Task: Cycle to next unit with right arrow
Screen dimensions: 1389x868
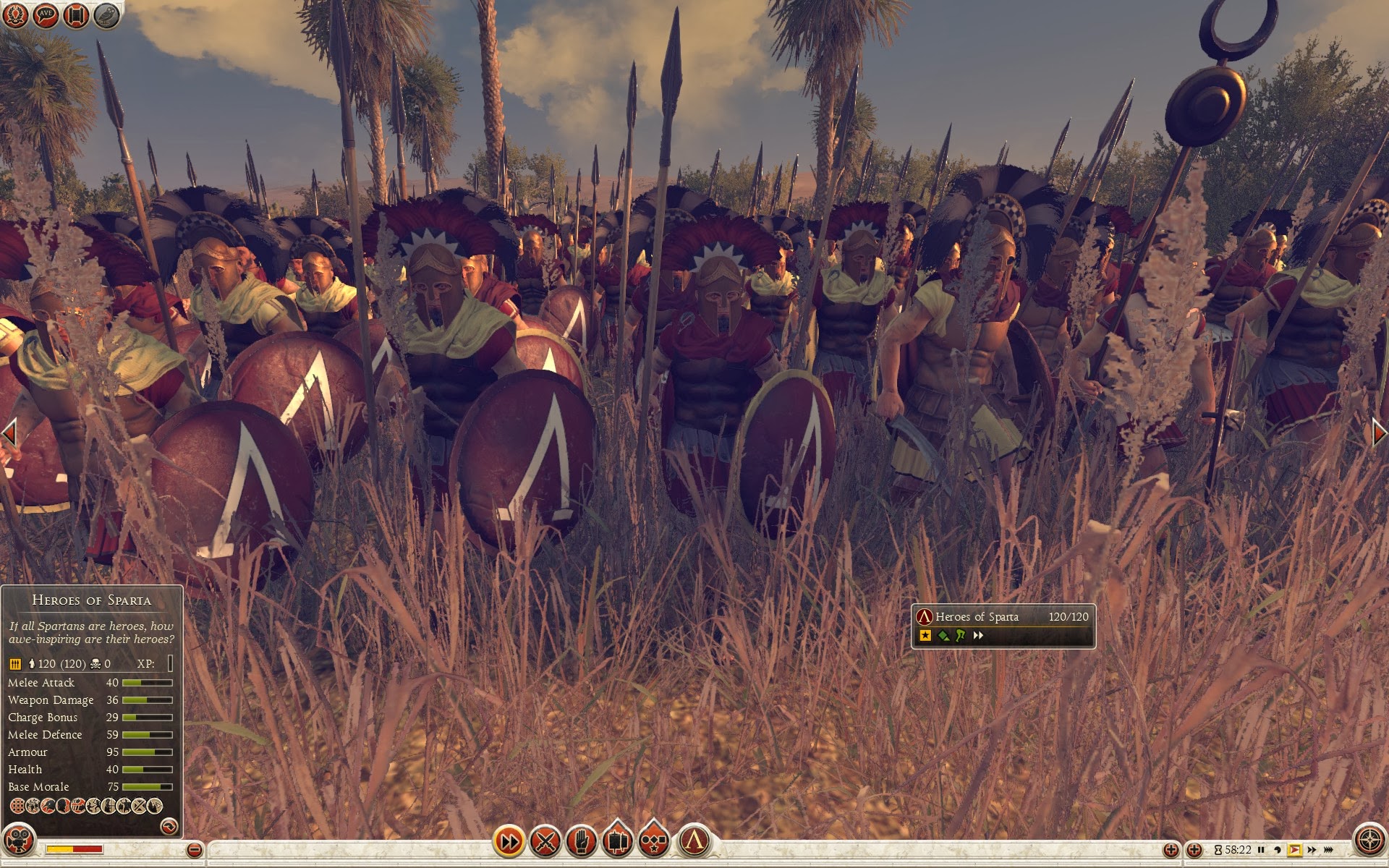Action: pyautogui.click(x=1380, y=433)
